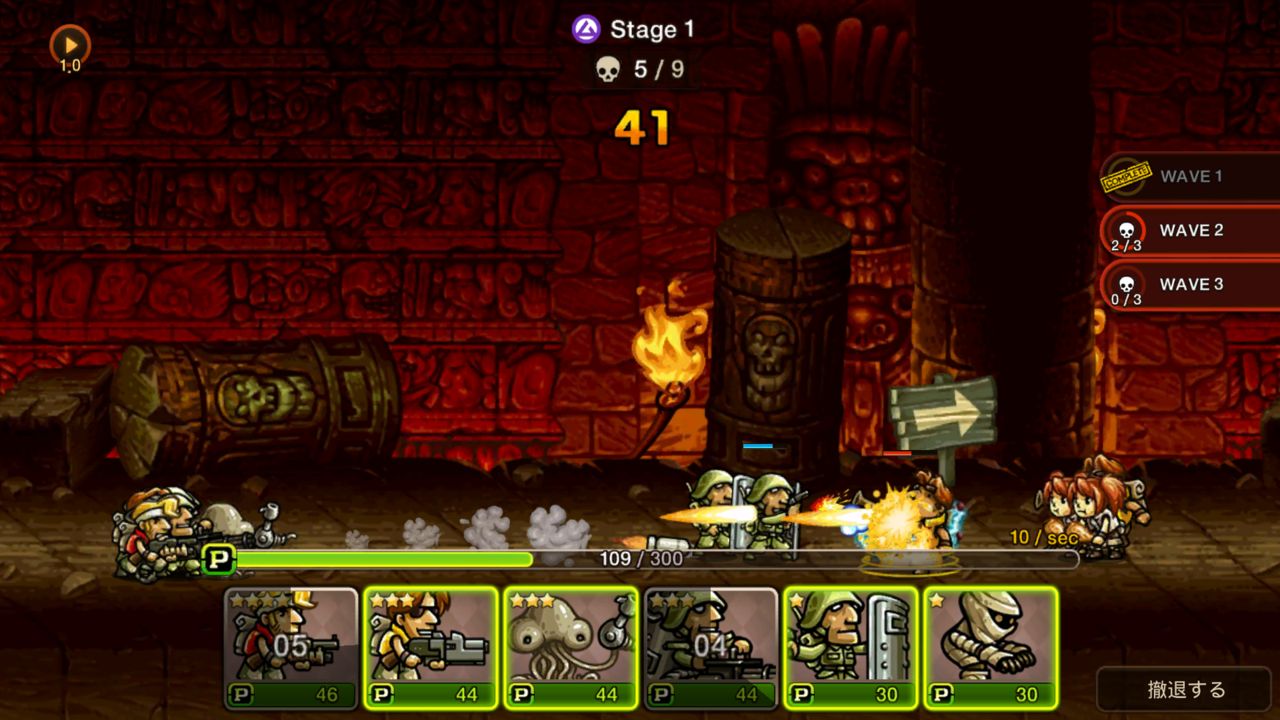Image resolution: width=1280 pixels, height=720 pixels.
Task: Deploy the shield-carrying soldier unit
Action: click(850, 645)
